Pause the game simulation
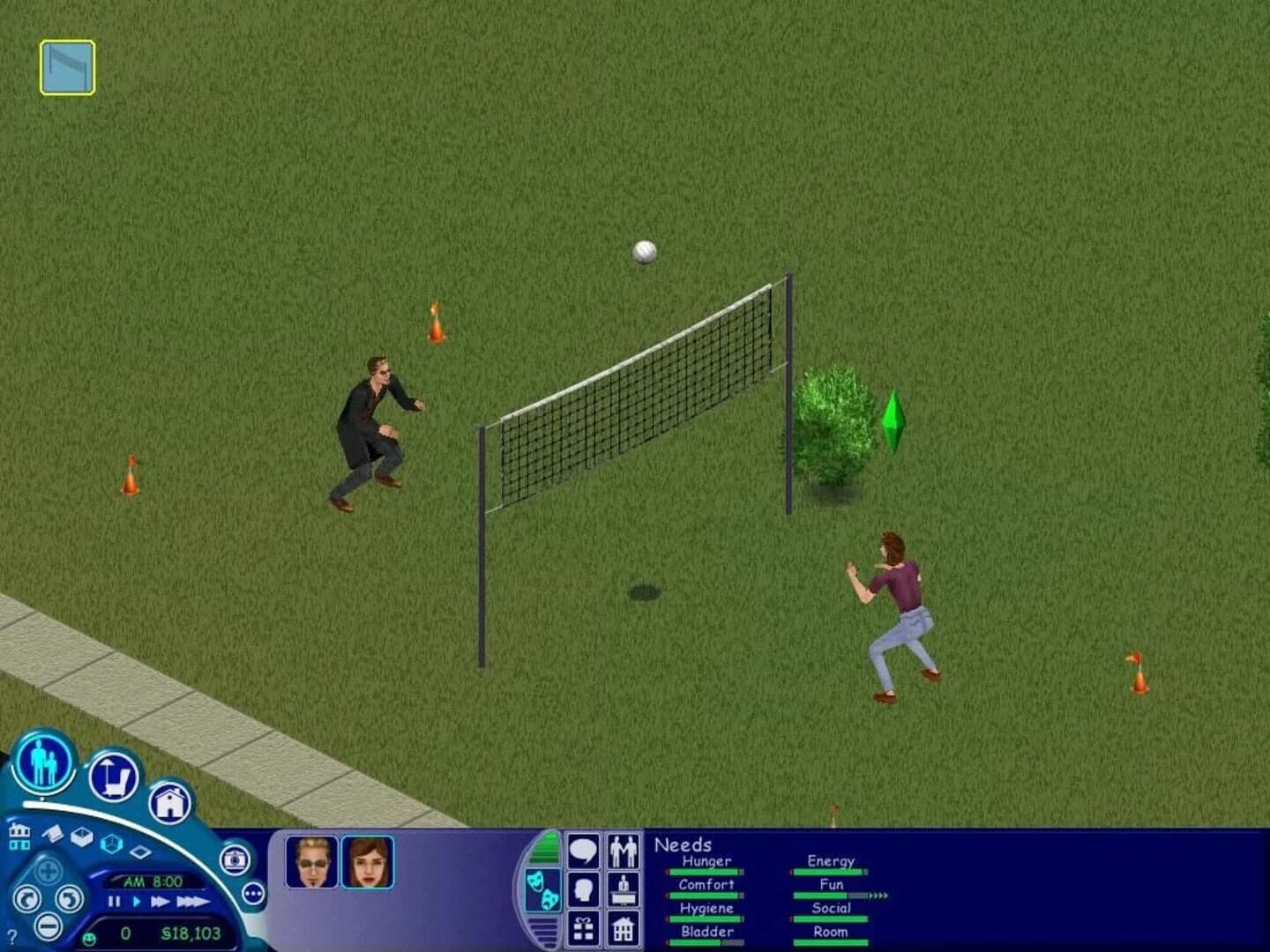This screenshot has width=1270, height=952. point(113,902)
